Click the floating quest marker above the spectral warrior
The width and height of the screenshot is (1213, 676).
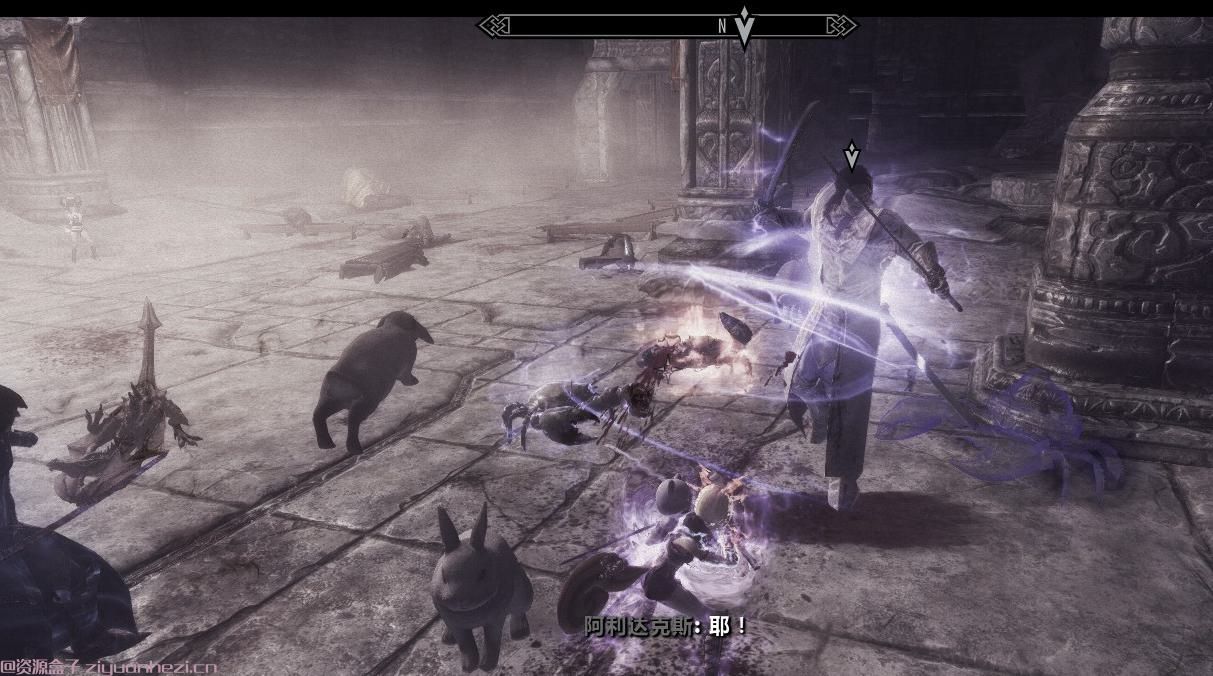851,155
